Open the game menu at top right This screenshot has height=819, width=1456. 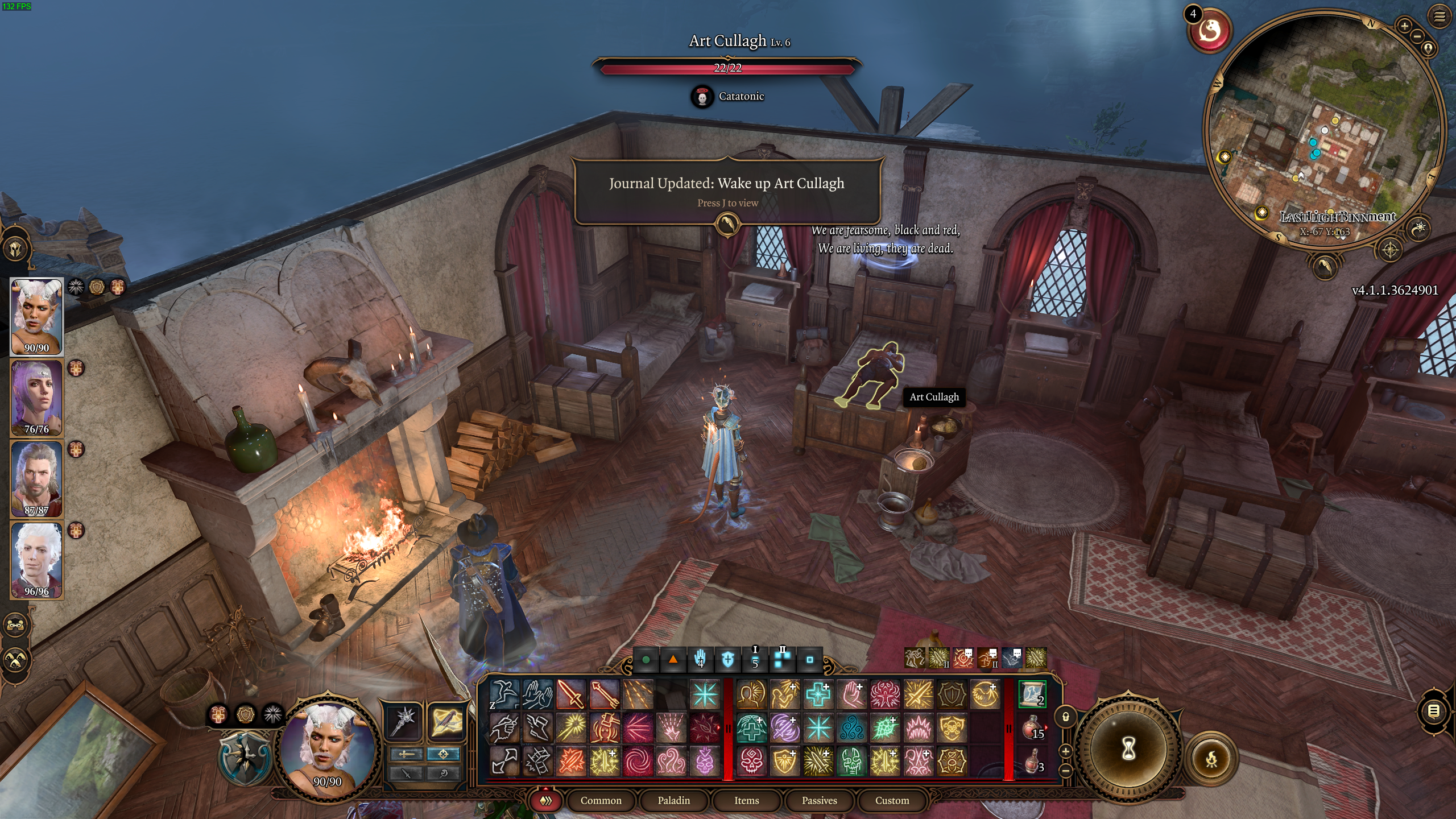1439,17
